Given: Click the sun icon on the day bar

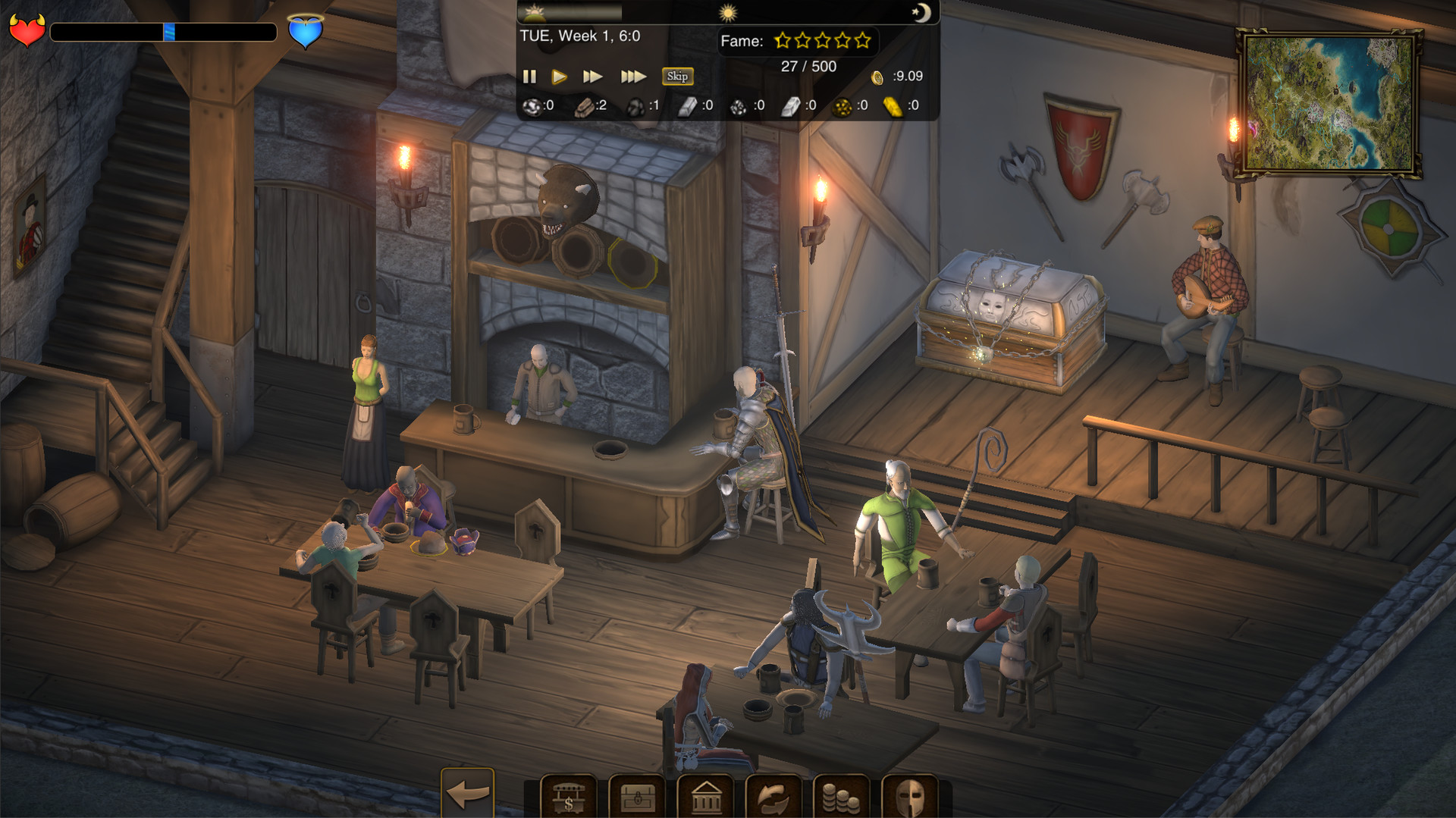Looking at the screenshot, I should click(726, 13).
